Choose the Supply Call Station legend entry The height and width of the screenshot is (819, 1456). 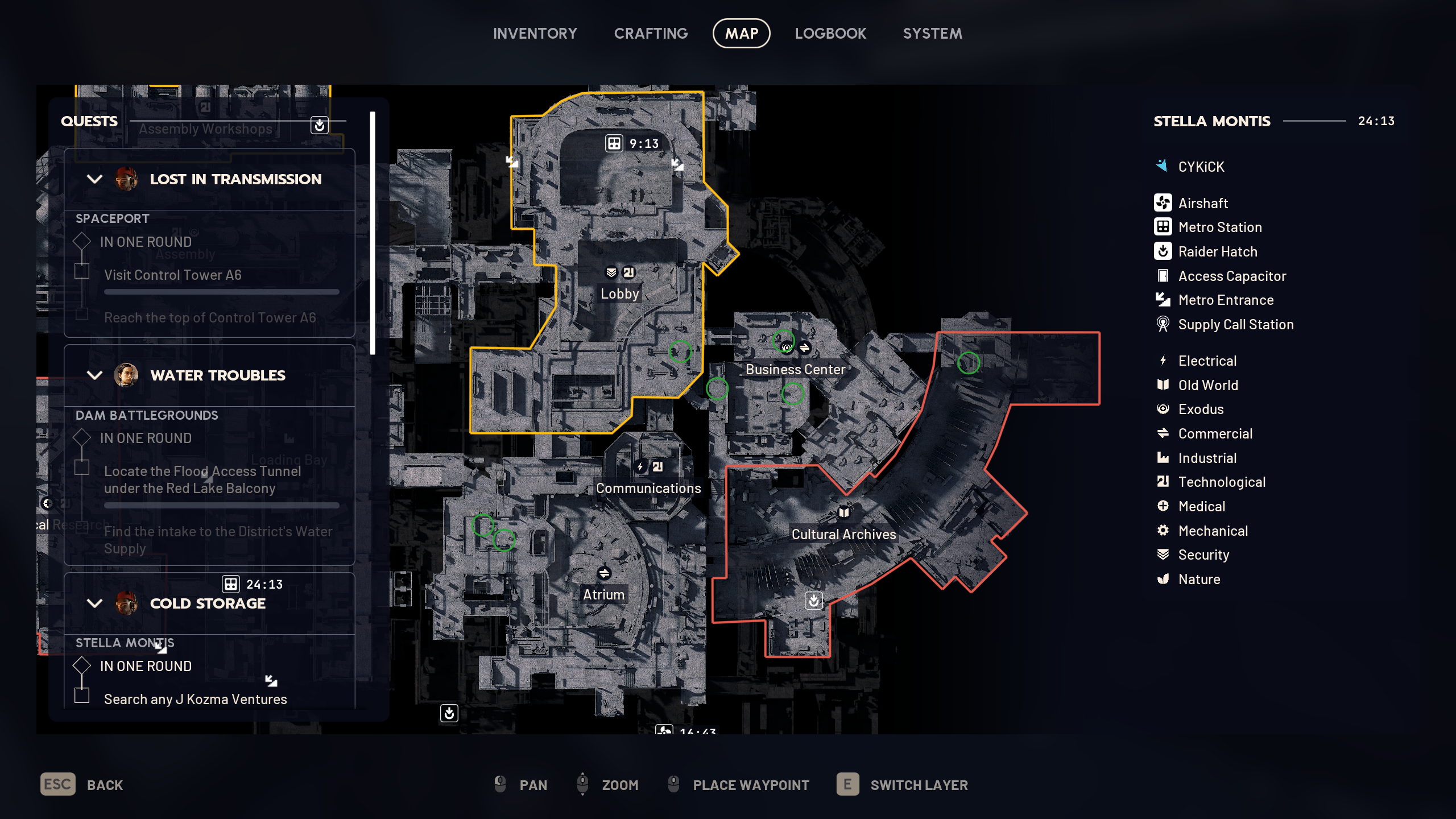1235,324
